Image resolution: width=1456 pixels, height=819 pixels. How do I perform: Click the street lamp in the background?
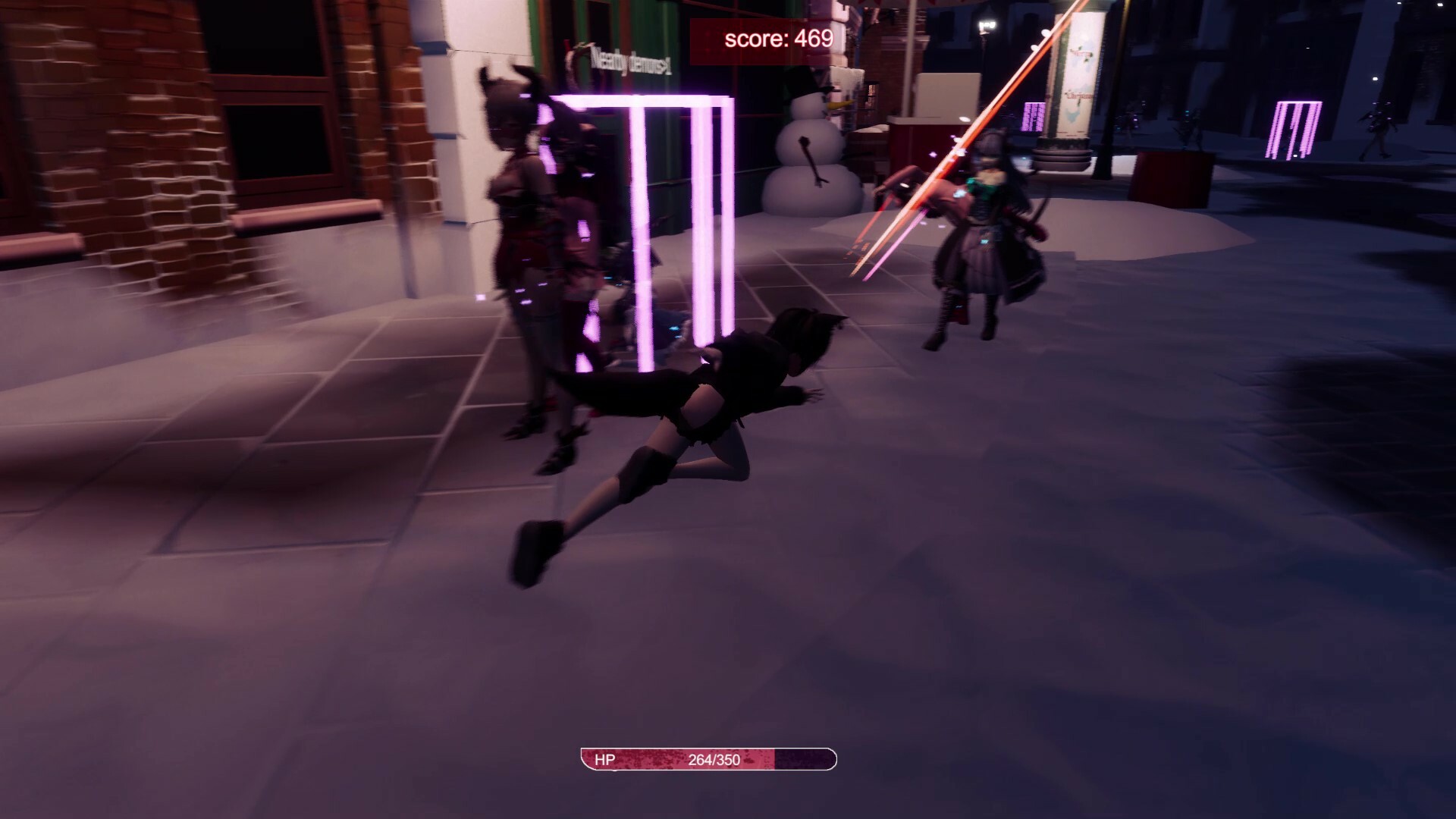coord(986,23)
